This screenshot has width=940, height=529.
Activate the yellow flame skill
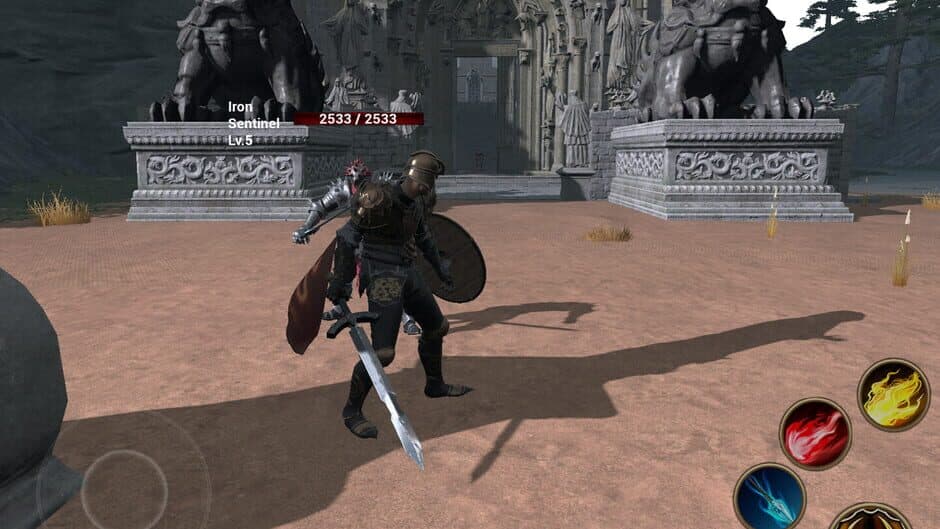(893, 395)
